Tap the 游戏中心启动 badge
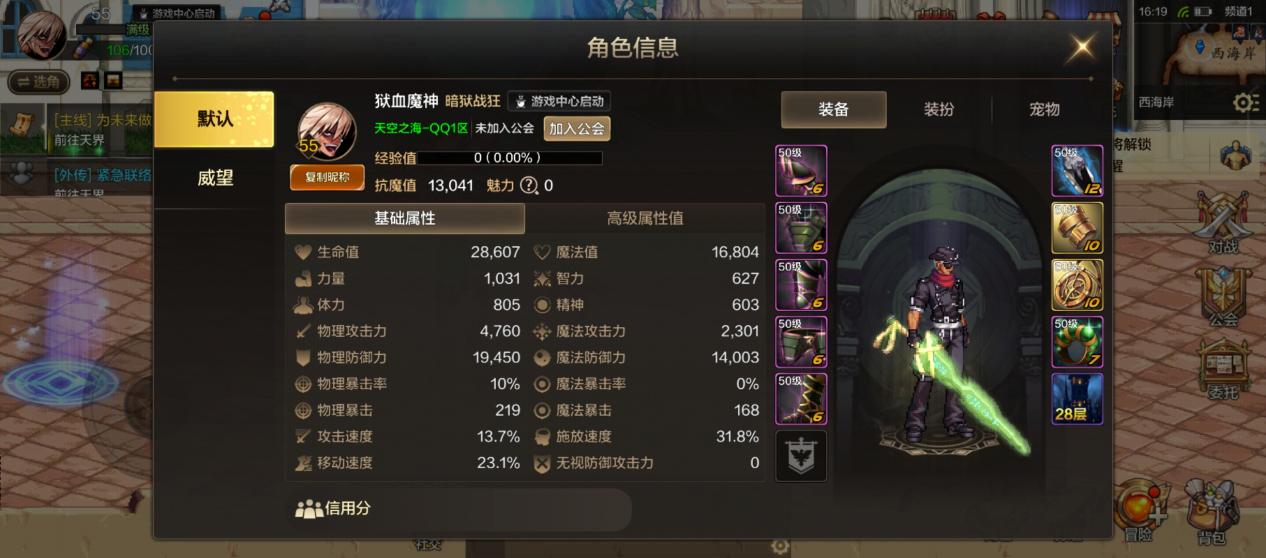 coord(559,101)
